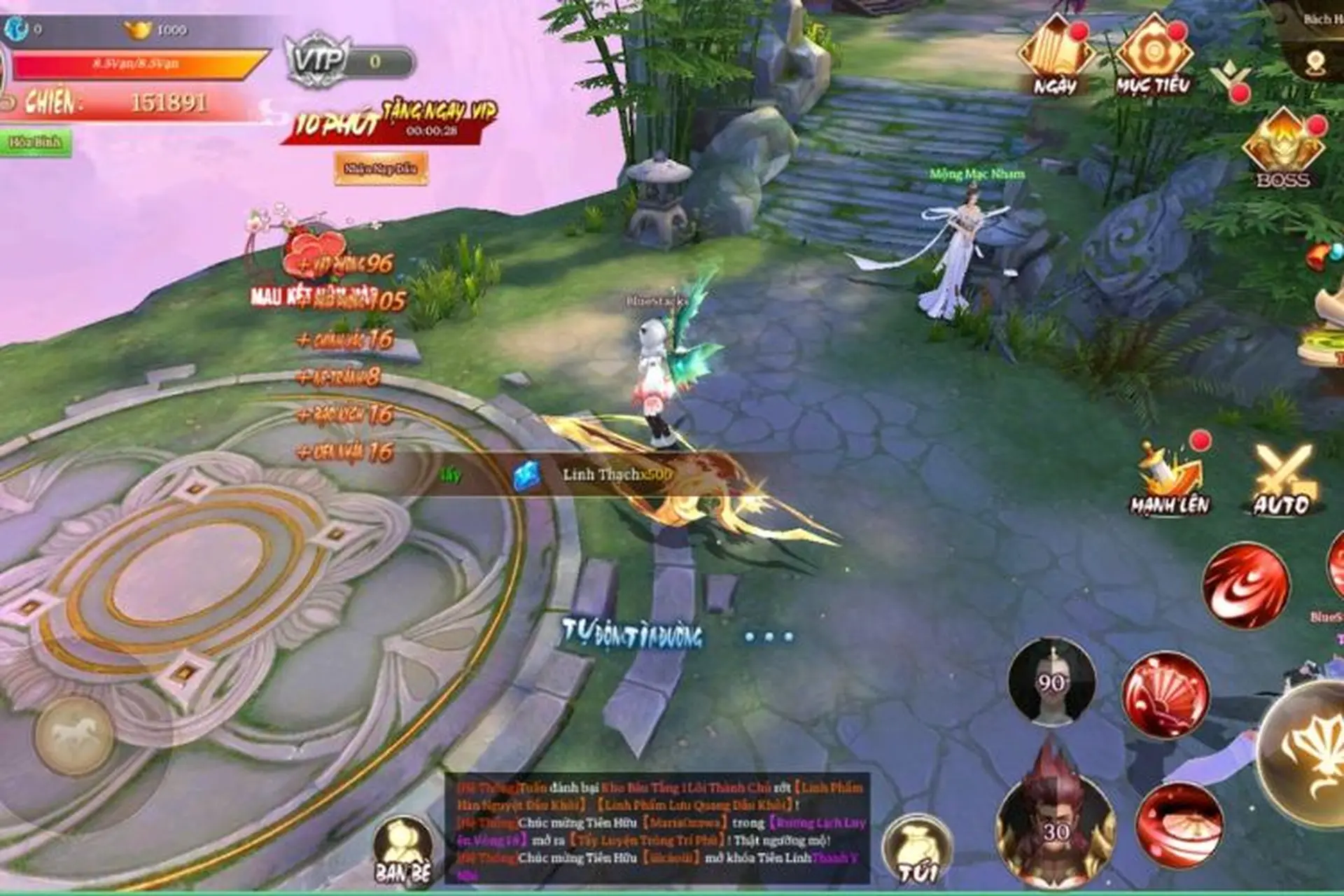Activate the red fan skill
Image resolution: width=1344 pixels, height=896 pixels.
pyautogui.click(x=1165, y=695)
